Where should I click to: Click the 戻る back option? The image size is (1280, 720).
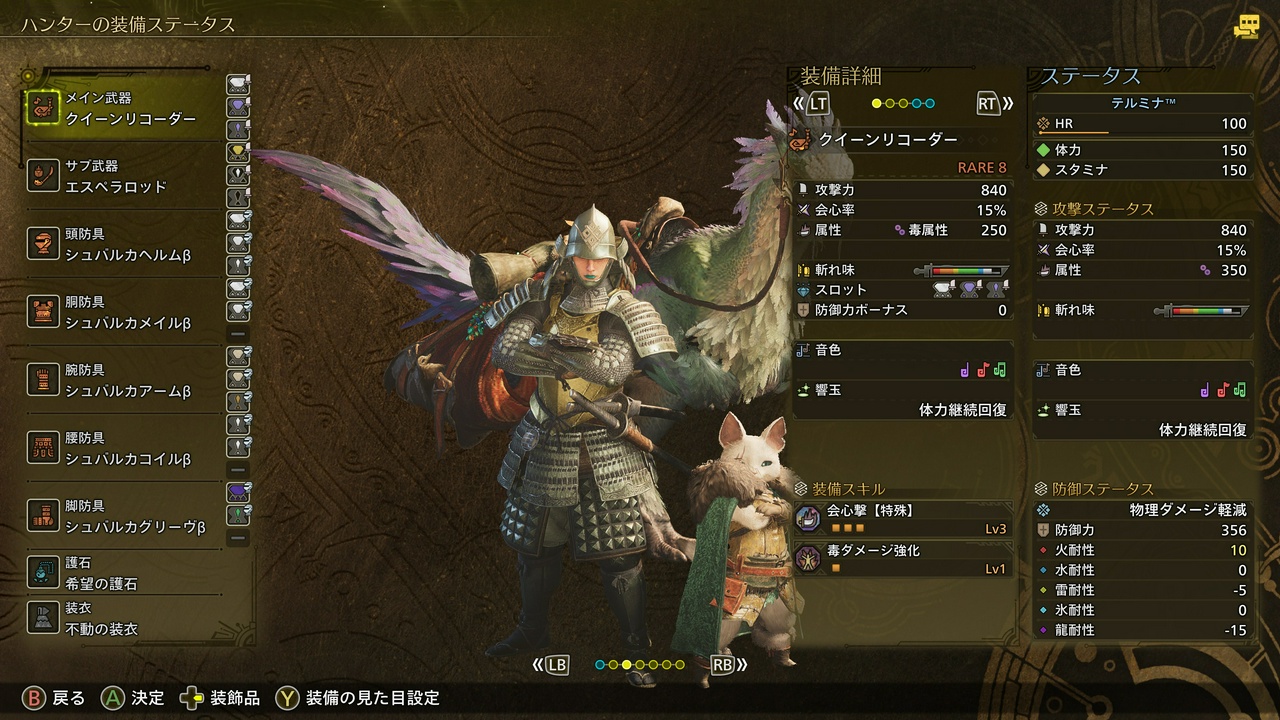55,697
